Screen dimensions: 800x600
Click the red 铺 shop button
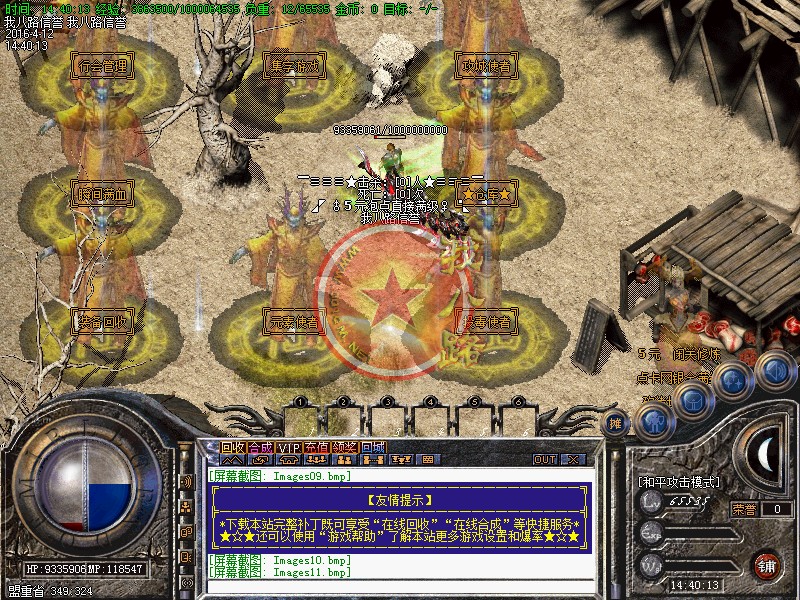coord(768,563)
